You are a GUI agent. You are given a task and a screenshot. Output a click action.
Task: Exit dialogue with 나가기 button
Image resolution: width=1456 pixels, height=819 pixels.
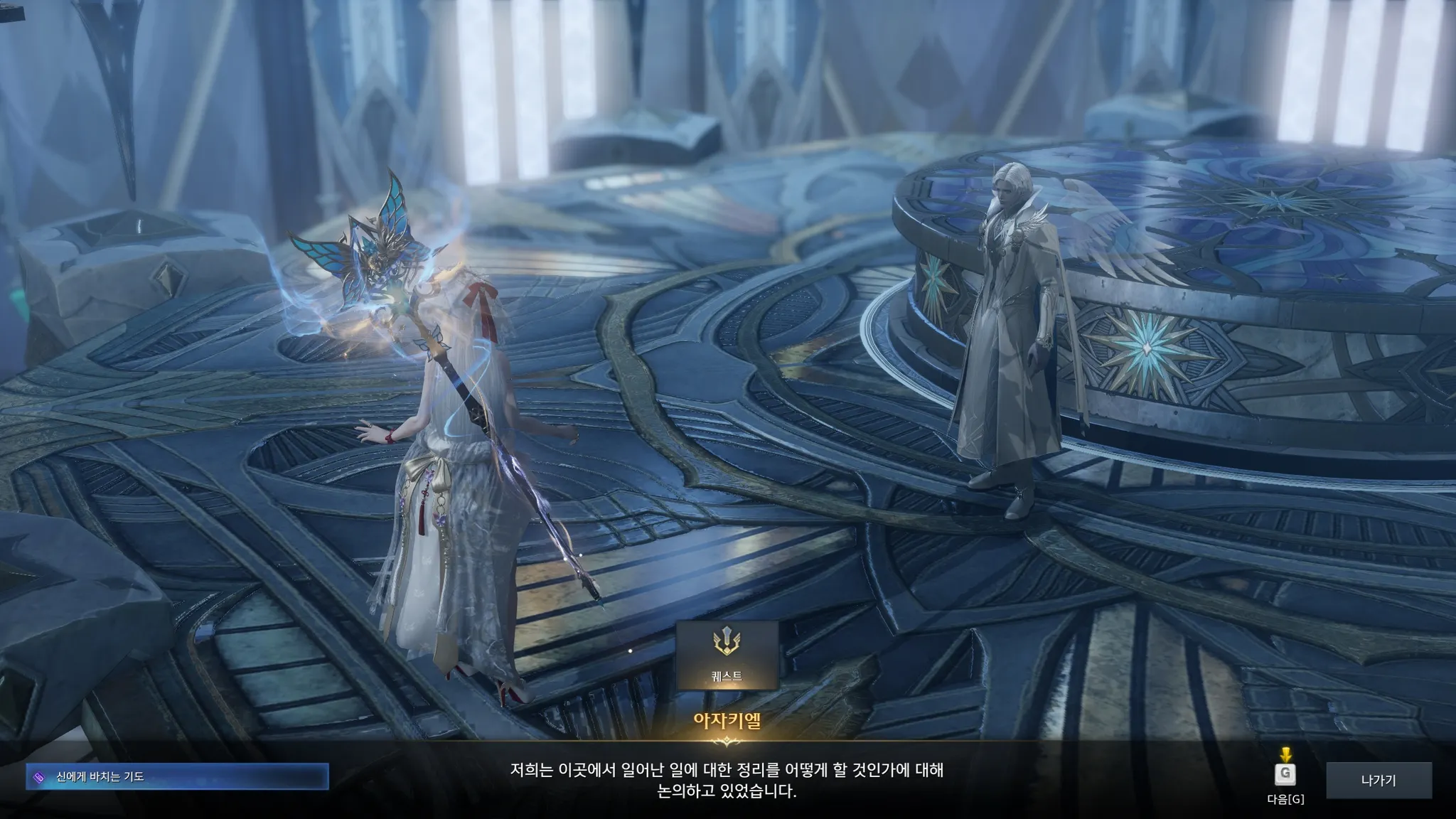tap(1379, 780)
